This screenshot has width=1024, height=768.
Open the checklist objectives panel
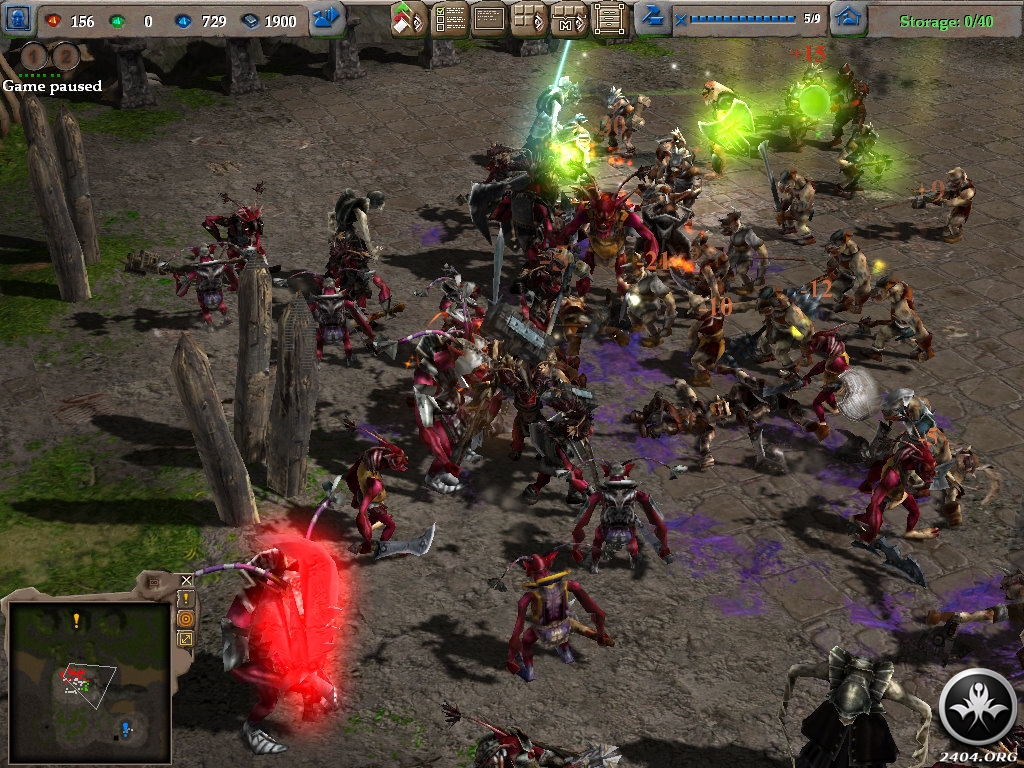click(449, 19)
